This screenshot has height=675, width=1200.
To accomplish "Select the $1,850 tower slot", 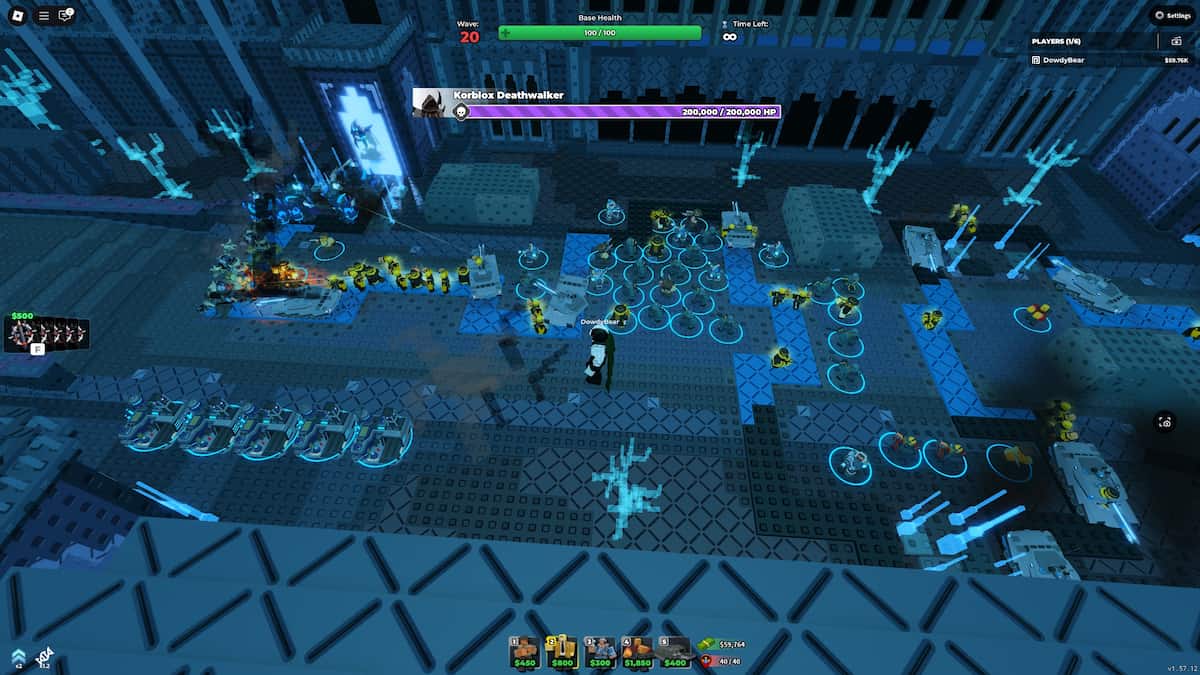I will tap(637, 651).
